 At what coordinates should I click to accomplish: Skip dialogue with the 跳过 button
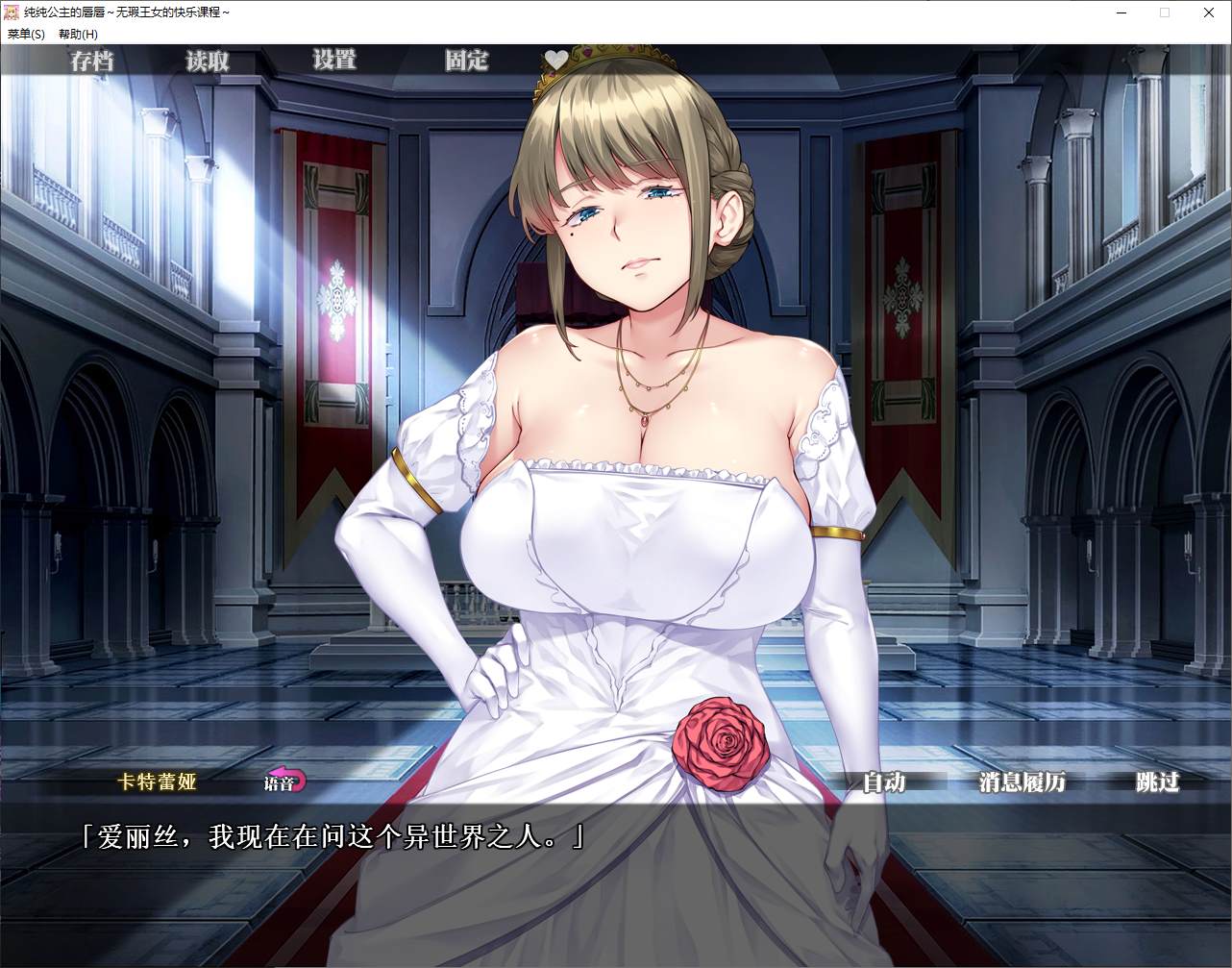(x=1157, y=782)
